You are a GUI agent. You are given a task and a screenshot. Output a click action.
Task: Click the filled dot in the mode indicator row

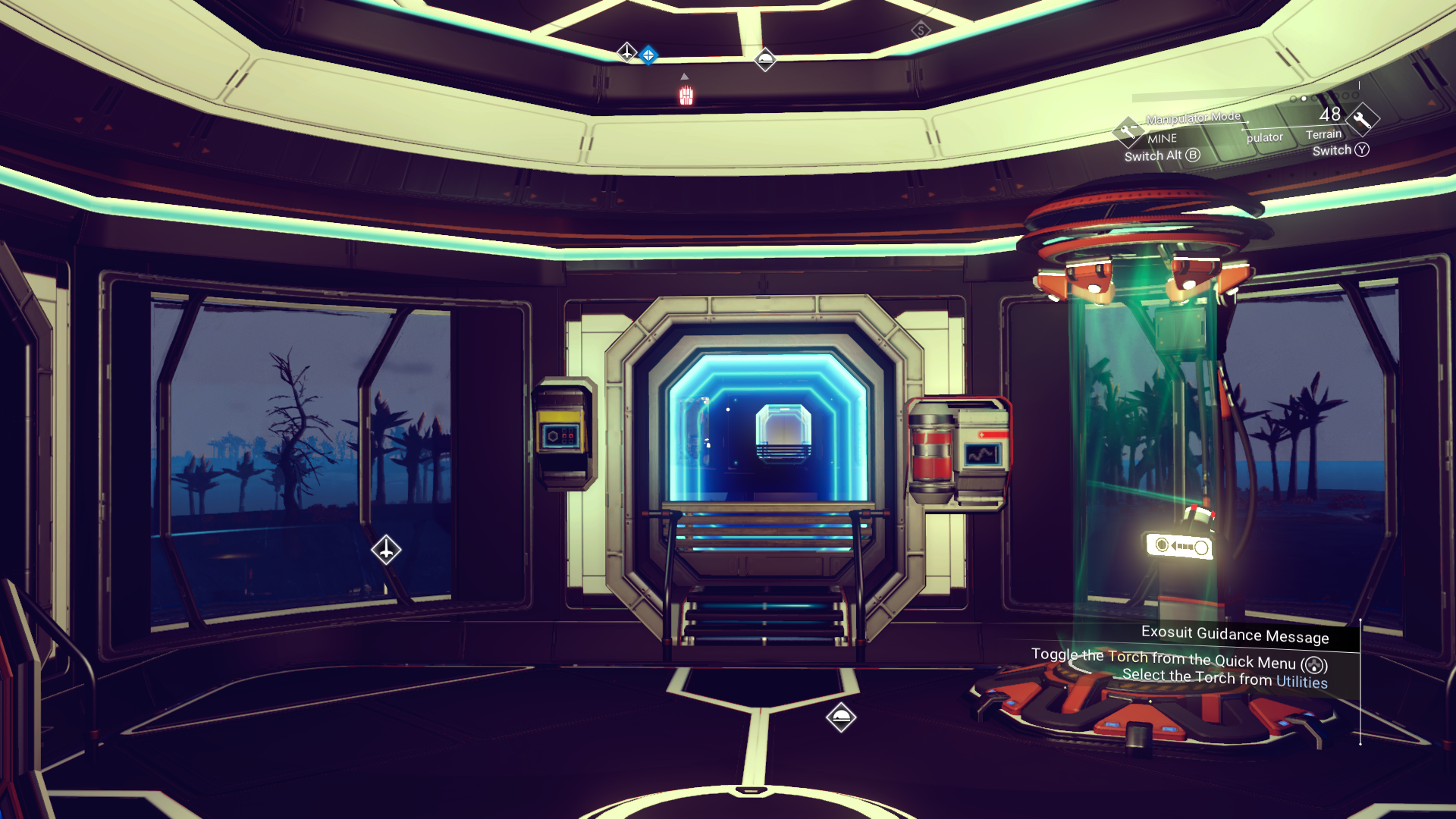pos(1303,99)
